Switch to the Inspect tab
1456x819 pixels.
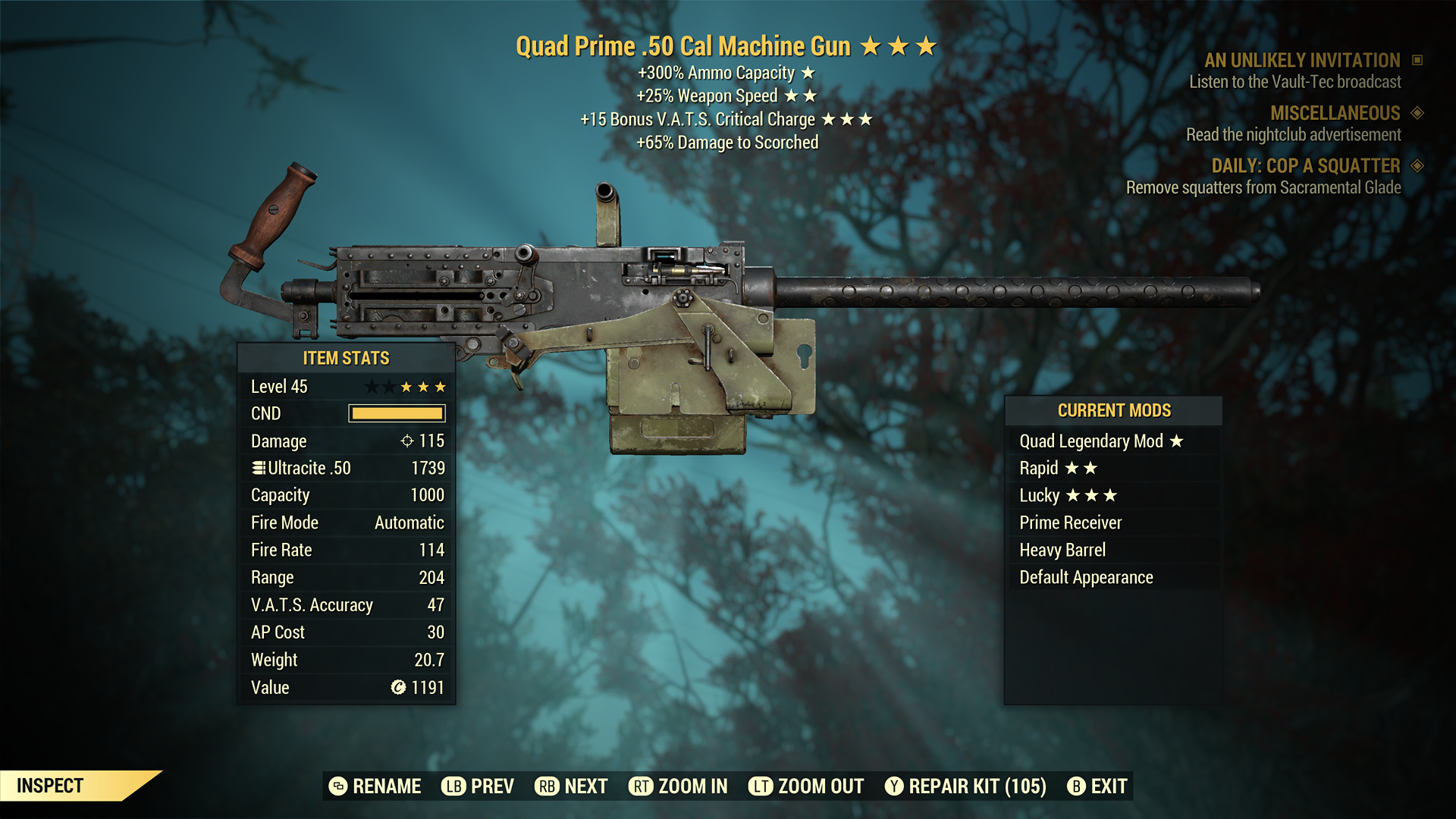click(50, 786)
